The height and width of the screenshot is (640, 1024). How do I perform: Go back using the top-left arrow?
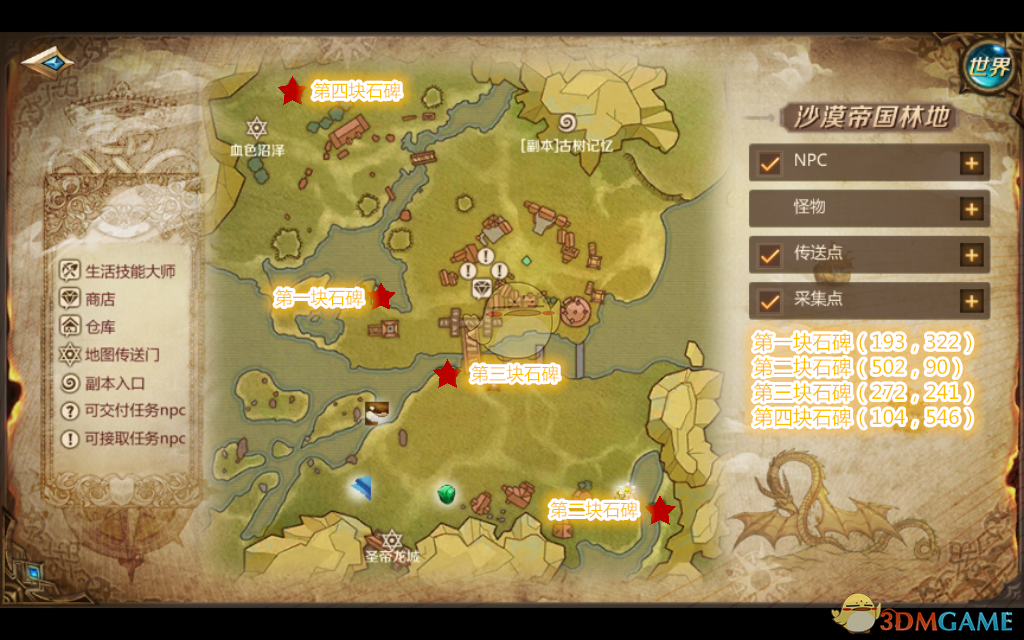click(47, 63)
